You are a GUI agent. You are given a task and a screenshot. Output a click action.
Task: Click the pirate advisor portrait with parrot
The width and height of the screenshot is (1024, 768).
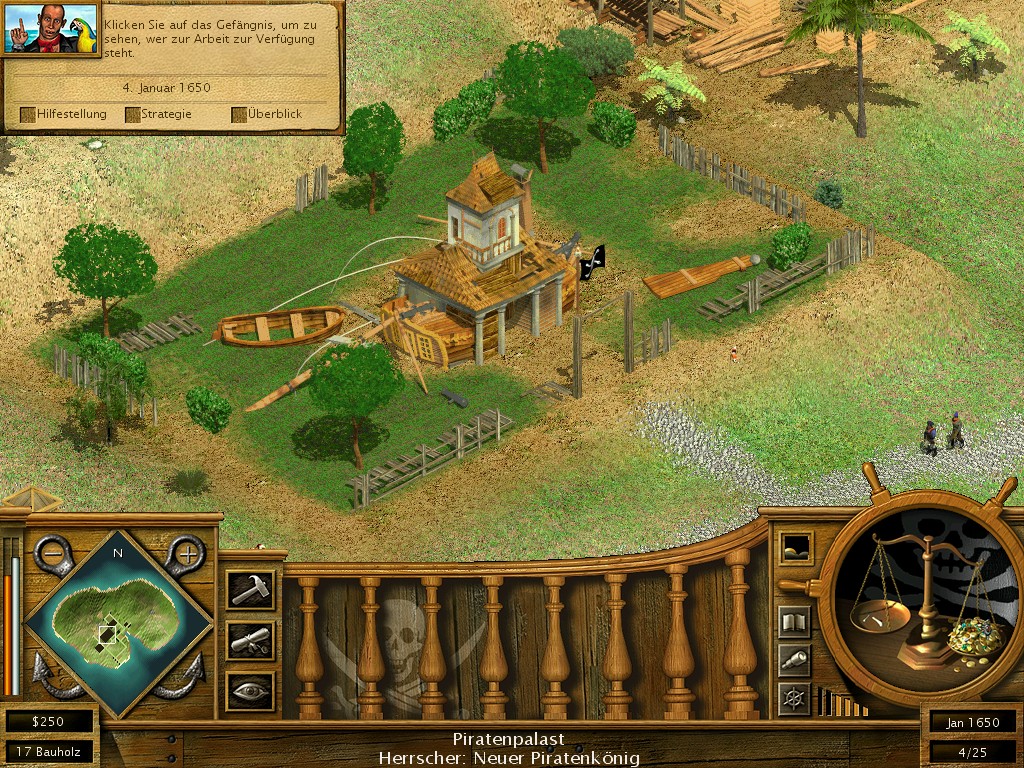coord(50,28)
